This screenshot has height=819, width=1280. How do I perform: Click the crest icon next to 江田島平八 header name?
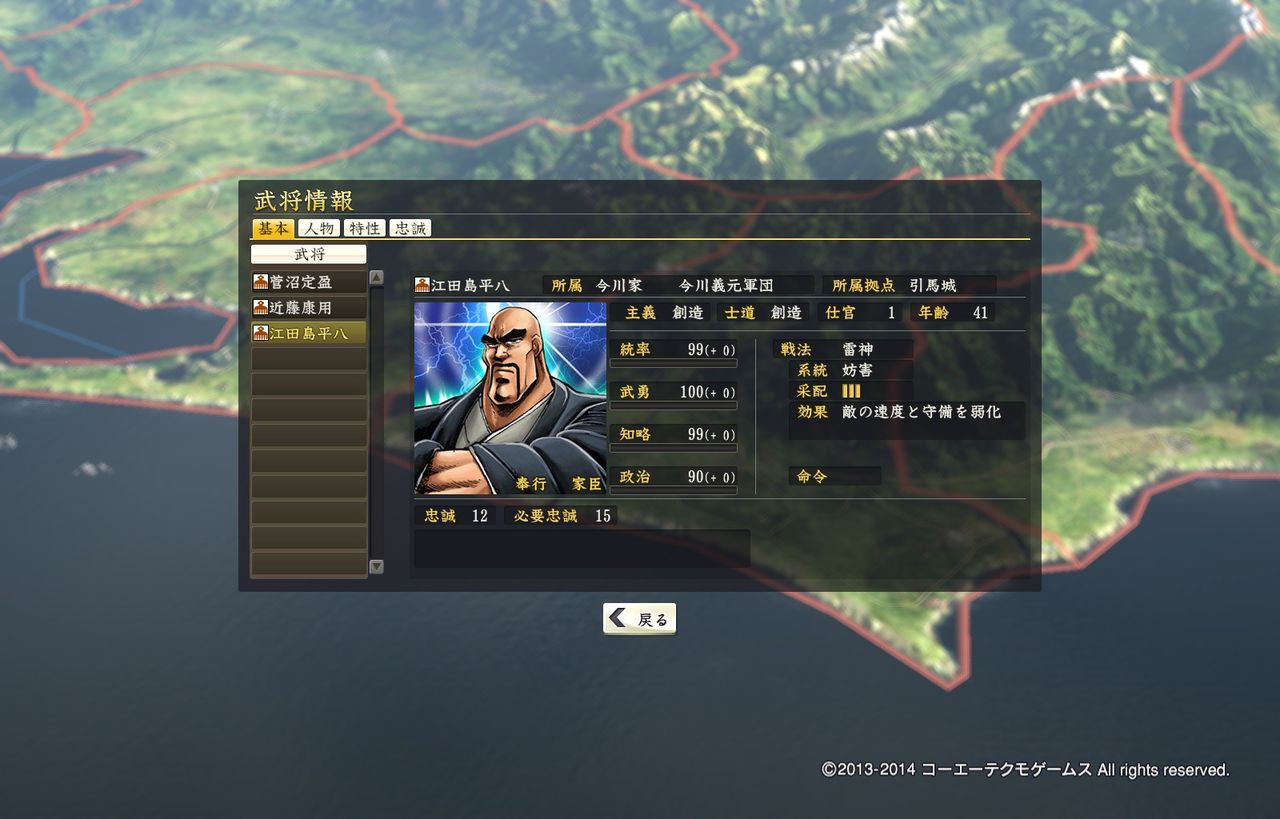pyautogui.click(x=420, y=284)
